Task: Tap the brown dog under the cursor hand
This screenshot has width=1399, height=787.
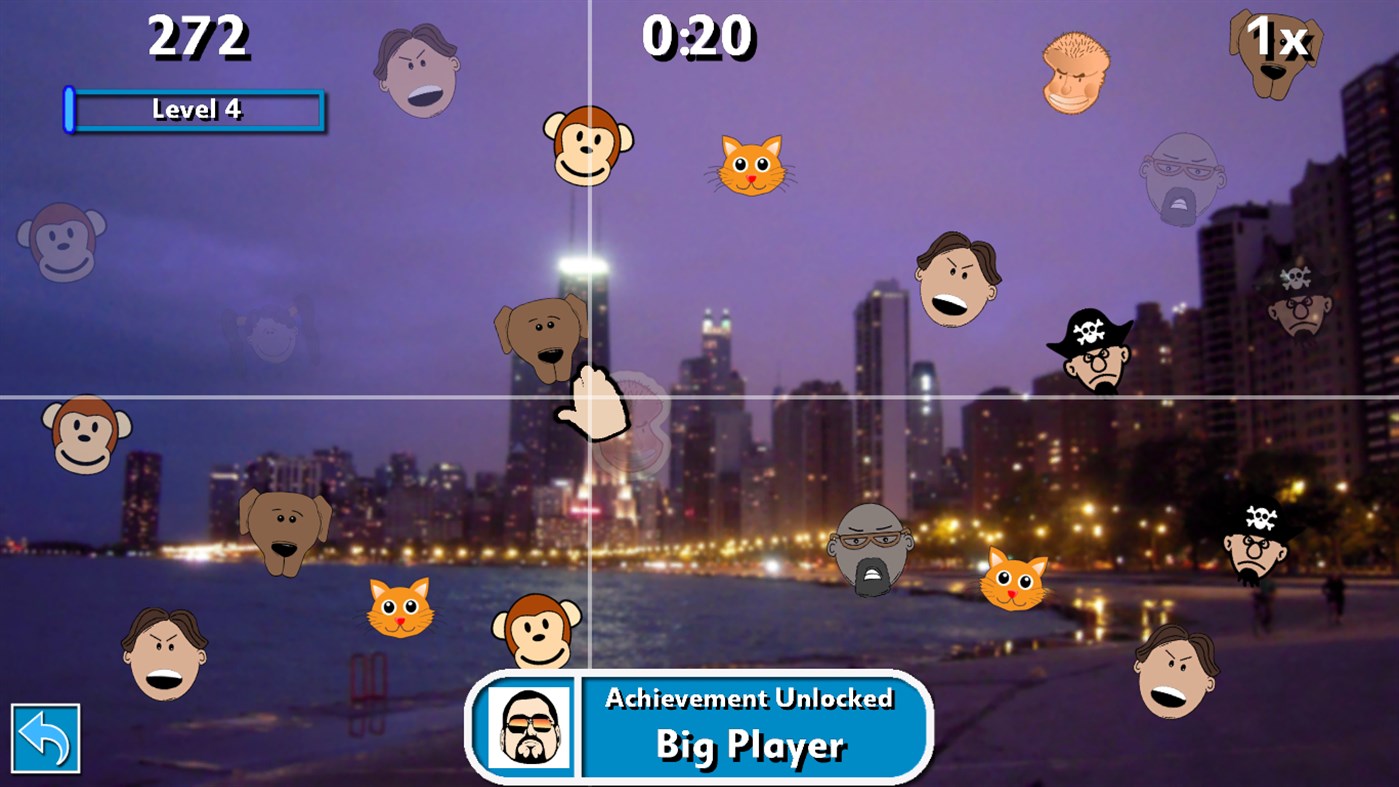Action: [537, 338]
